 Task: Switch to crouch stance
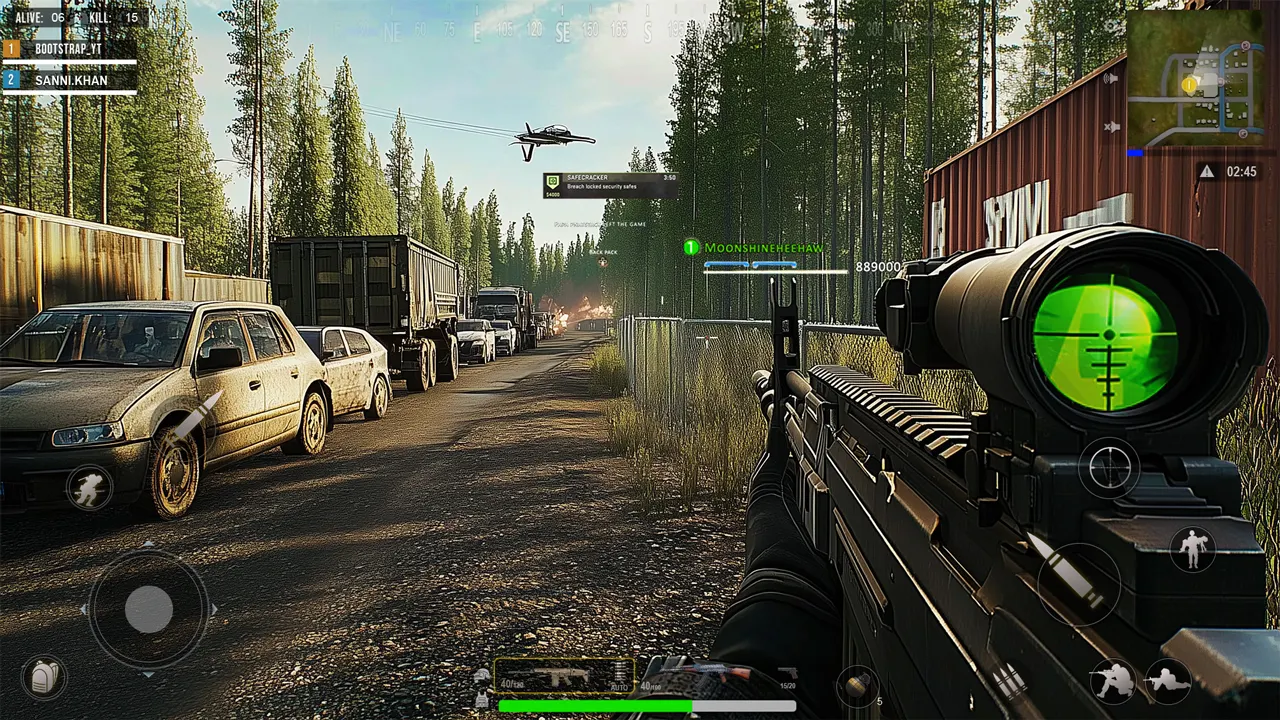1113,681
